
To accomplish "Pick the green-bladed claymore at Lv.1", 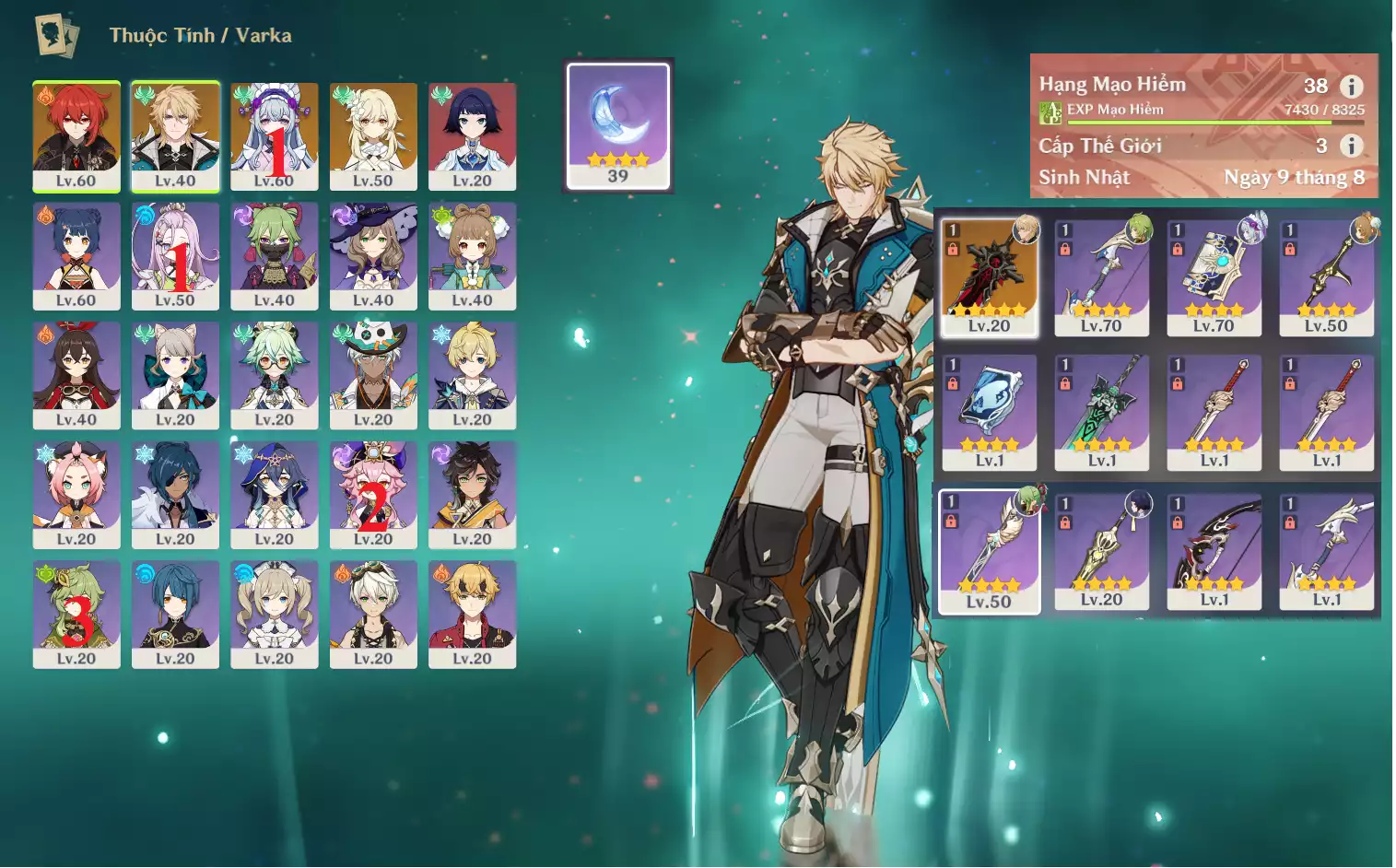I will (x=1101, y=412).
